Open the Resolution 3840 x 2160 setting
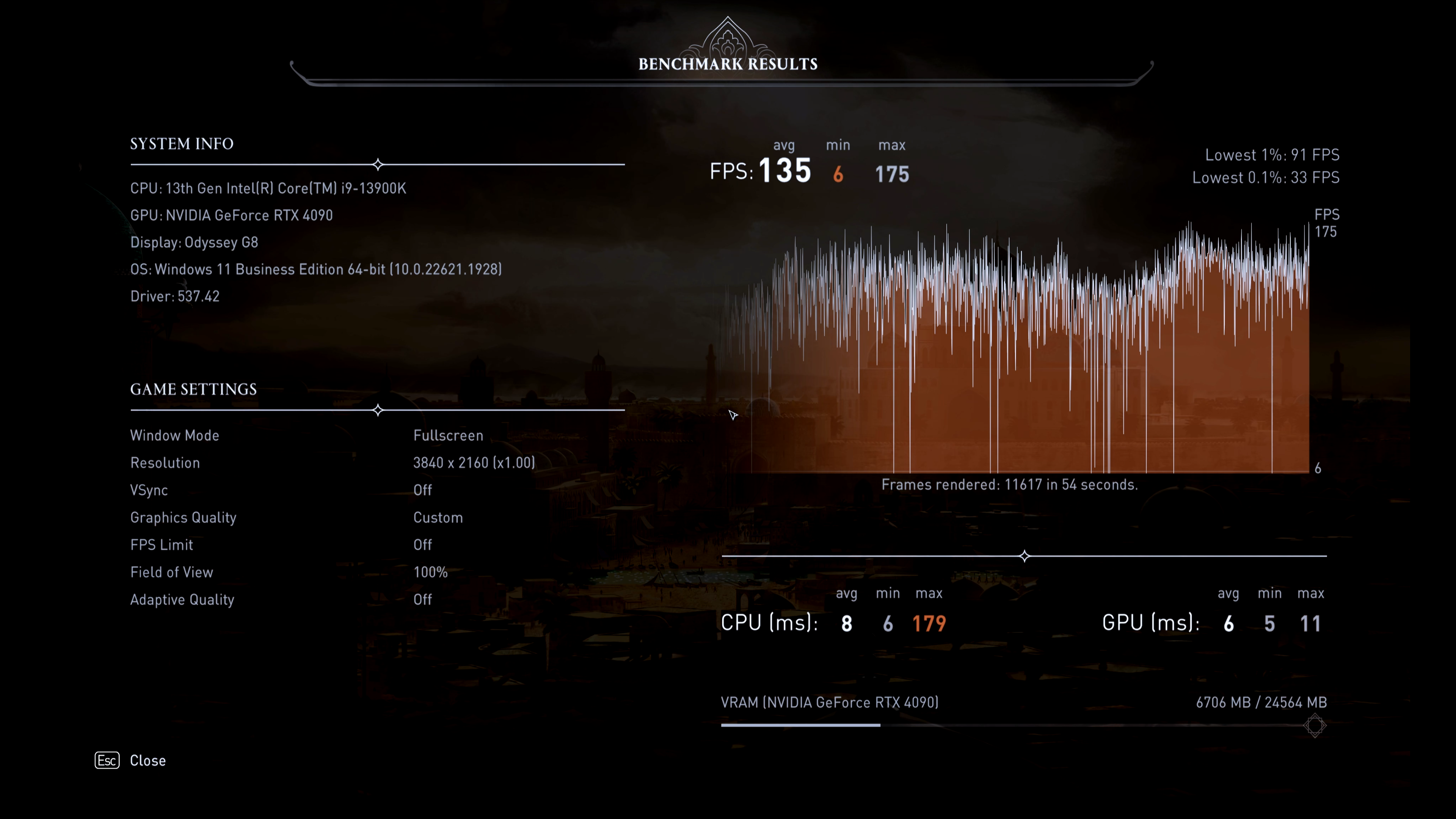This screenshot has width=1456, height=819. point(474,462)
